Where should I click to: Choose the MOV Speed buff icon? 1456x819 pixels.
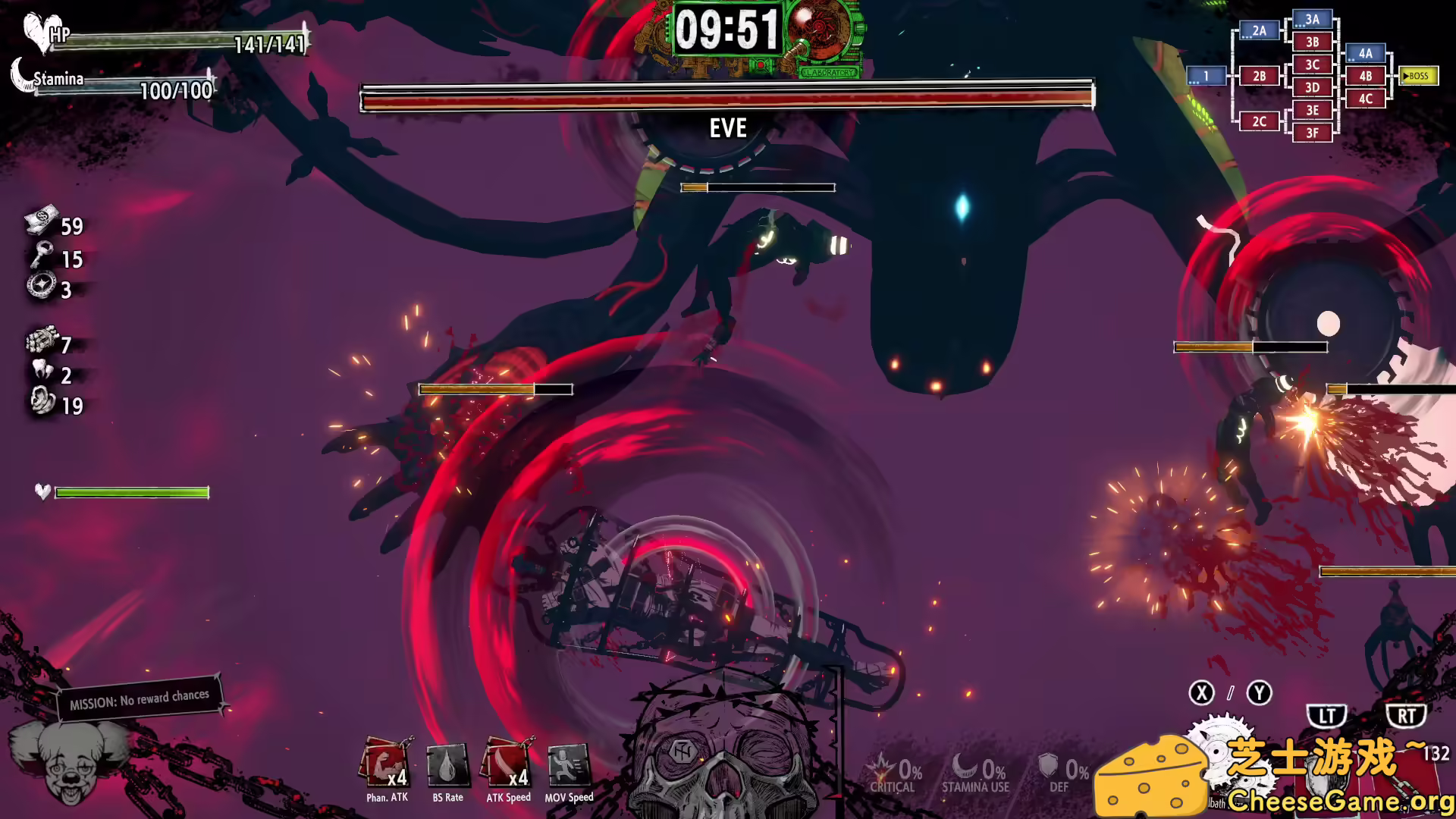[569, 764]
